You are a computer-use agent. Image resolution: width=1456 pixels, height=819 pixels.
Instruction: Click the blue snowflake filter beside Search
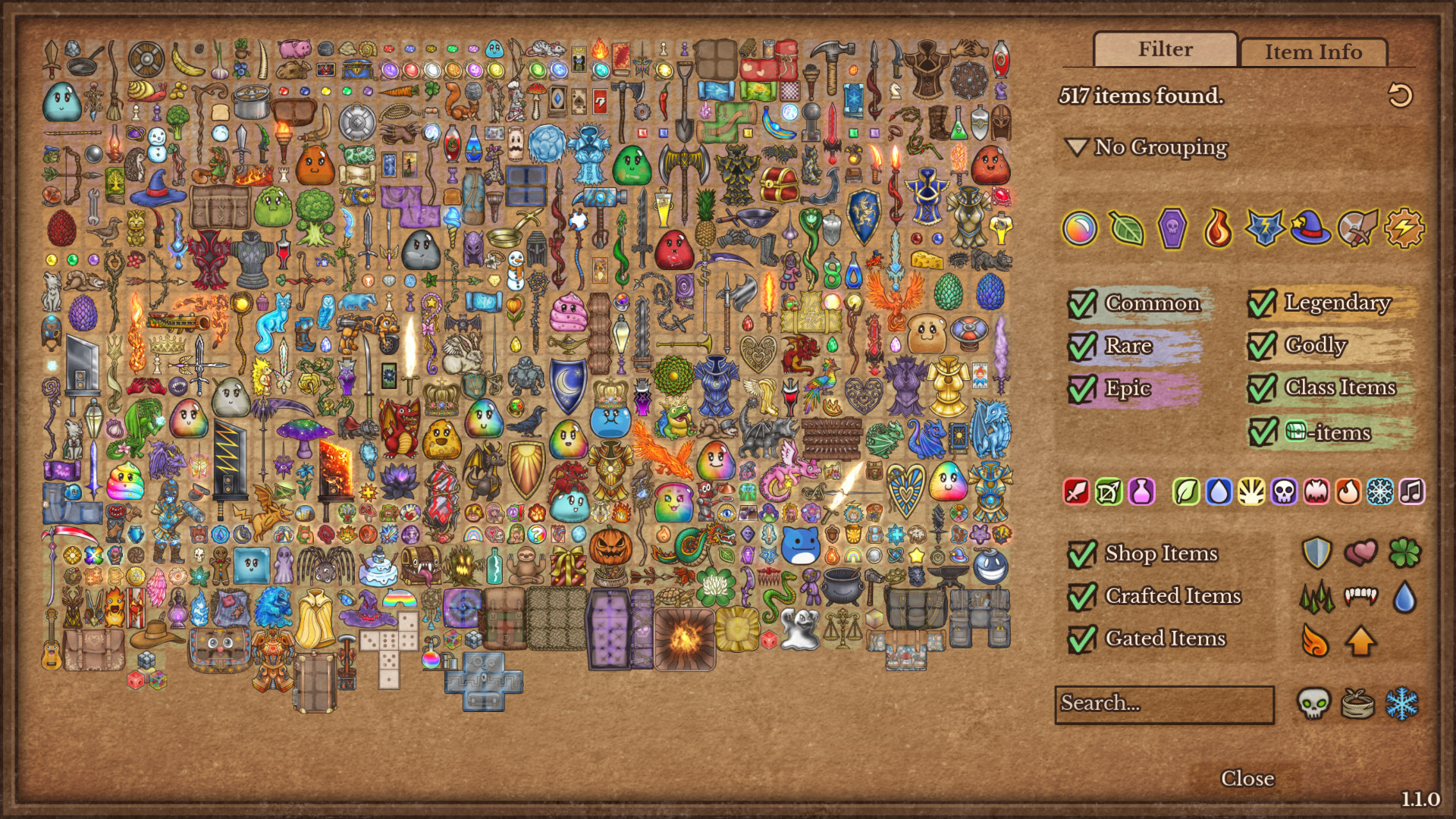1402,704
